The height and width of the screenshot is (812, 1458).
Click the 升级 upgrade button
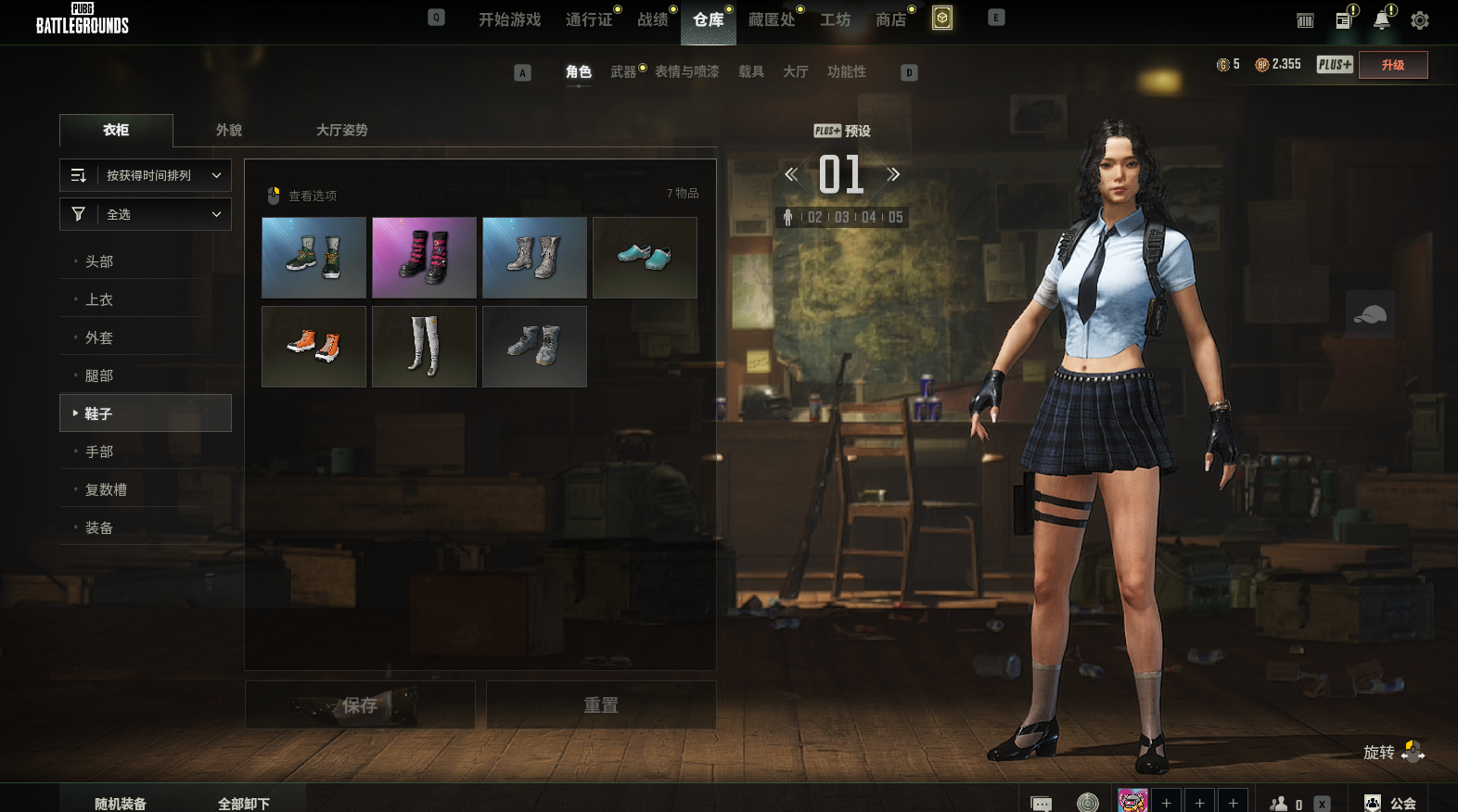click(1392, 65)
